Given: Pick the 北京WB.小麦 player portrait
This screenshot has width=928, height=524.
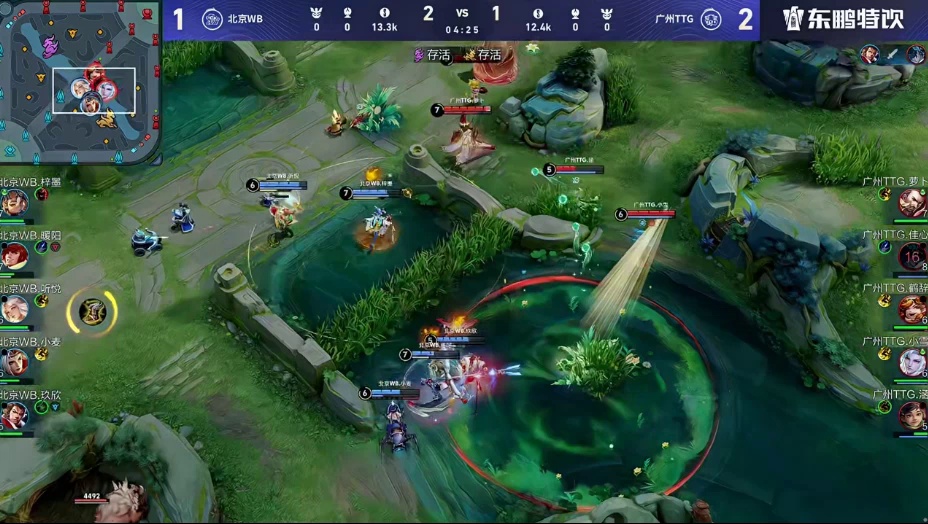Looking at the screenshot, I should (14, 362).
